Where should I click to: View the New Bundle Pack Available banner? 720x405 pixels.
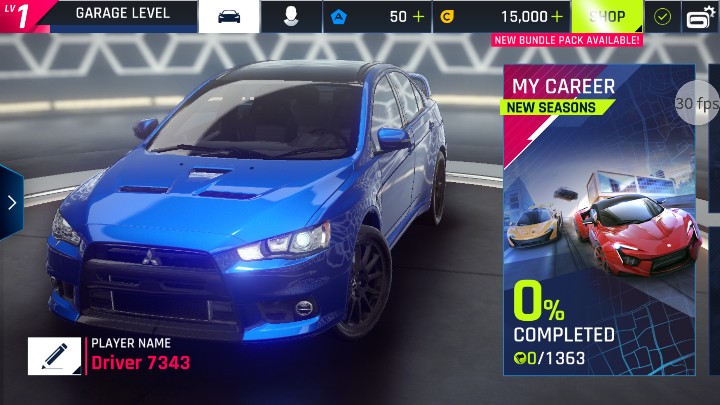566,40
